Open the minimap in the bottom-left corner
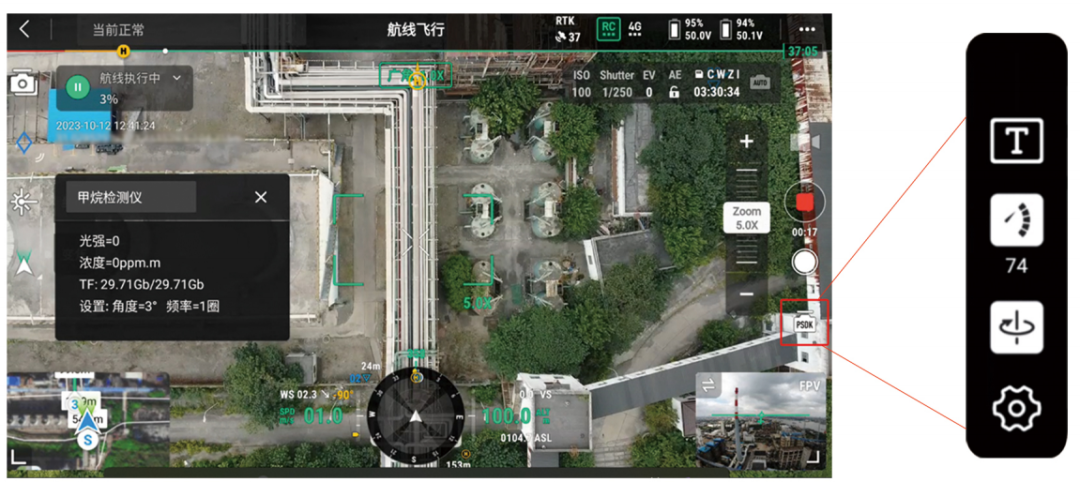1080x482 pixels. click(x=87, y=417)
